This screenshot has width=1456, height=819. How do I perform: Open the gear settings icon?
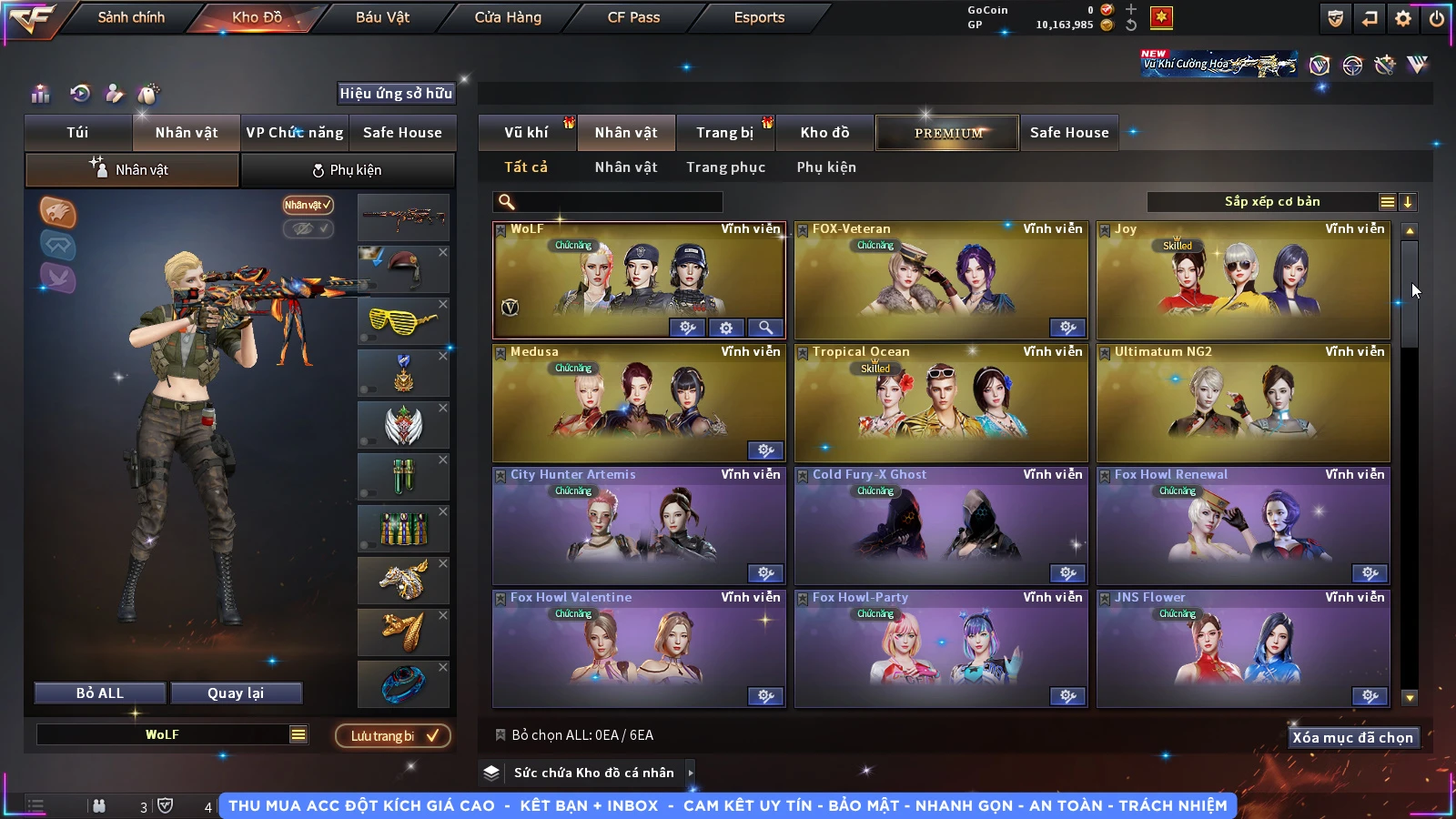(x=1403, y=18)
